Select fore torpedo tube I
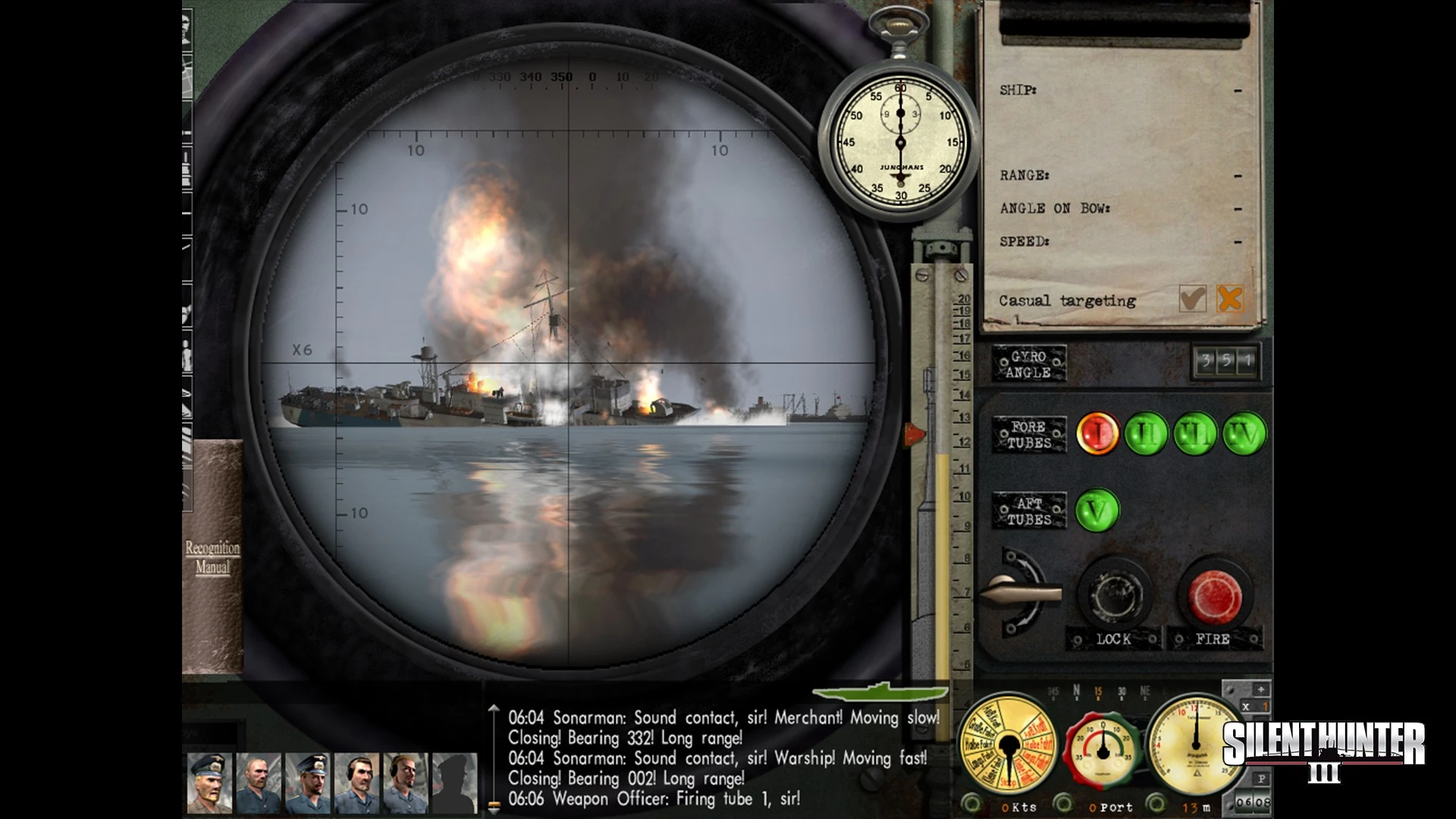This screenshot has height=819, width=1456. tap(1097, 434)
